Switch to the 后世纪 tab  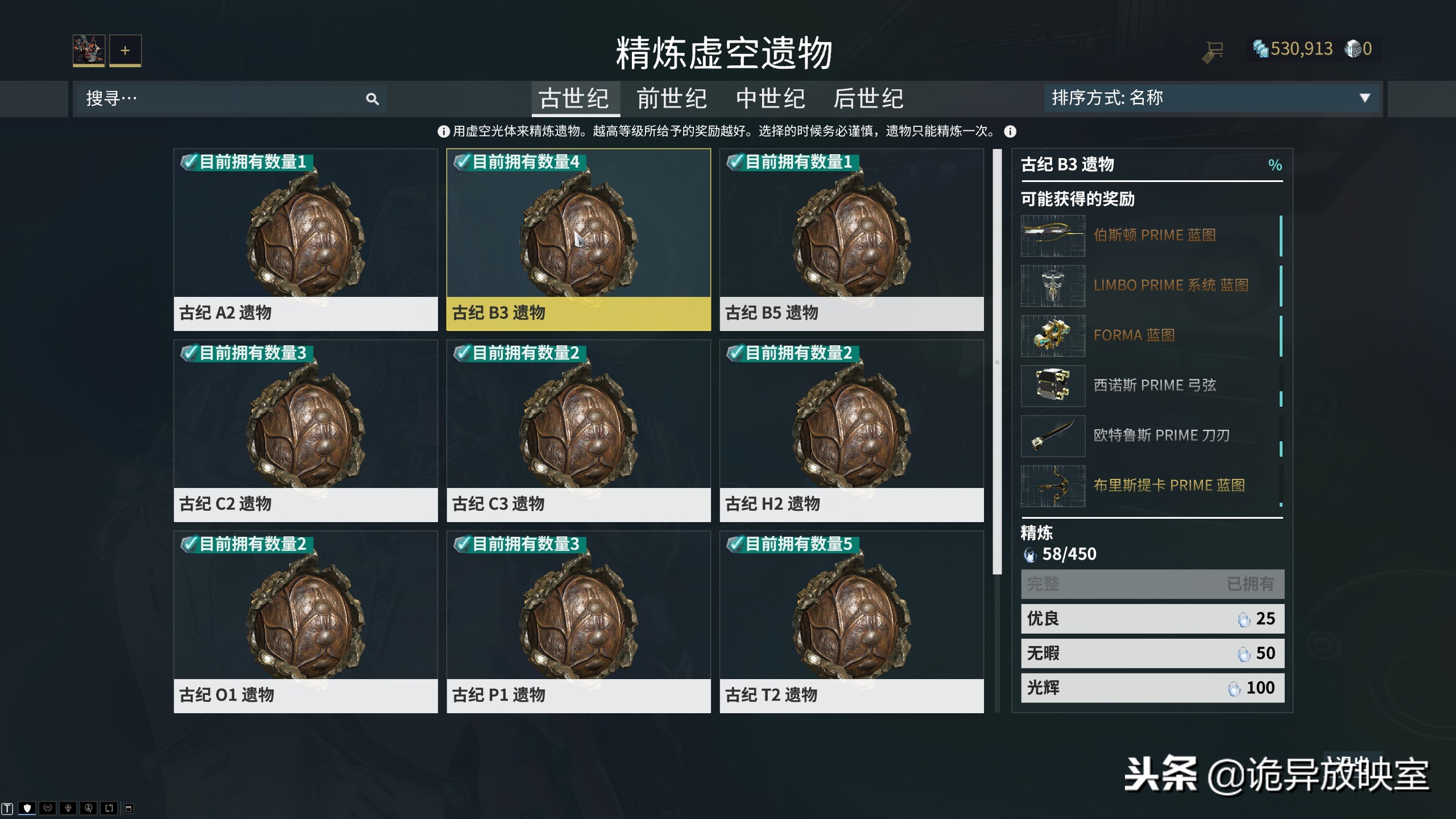869,99
